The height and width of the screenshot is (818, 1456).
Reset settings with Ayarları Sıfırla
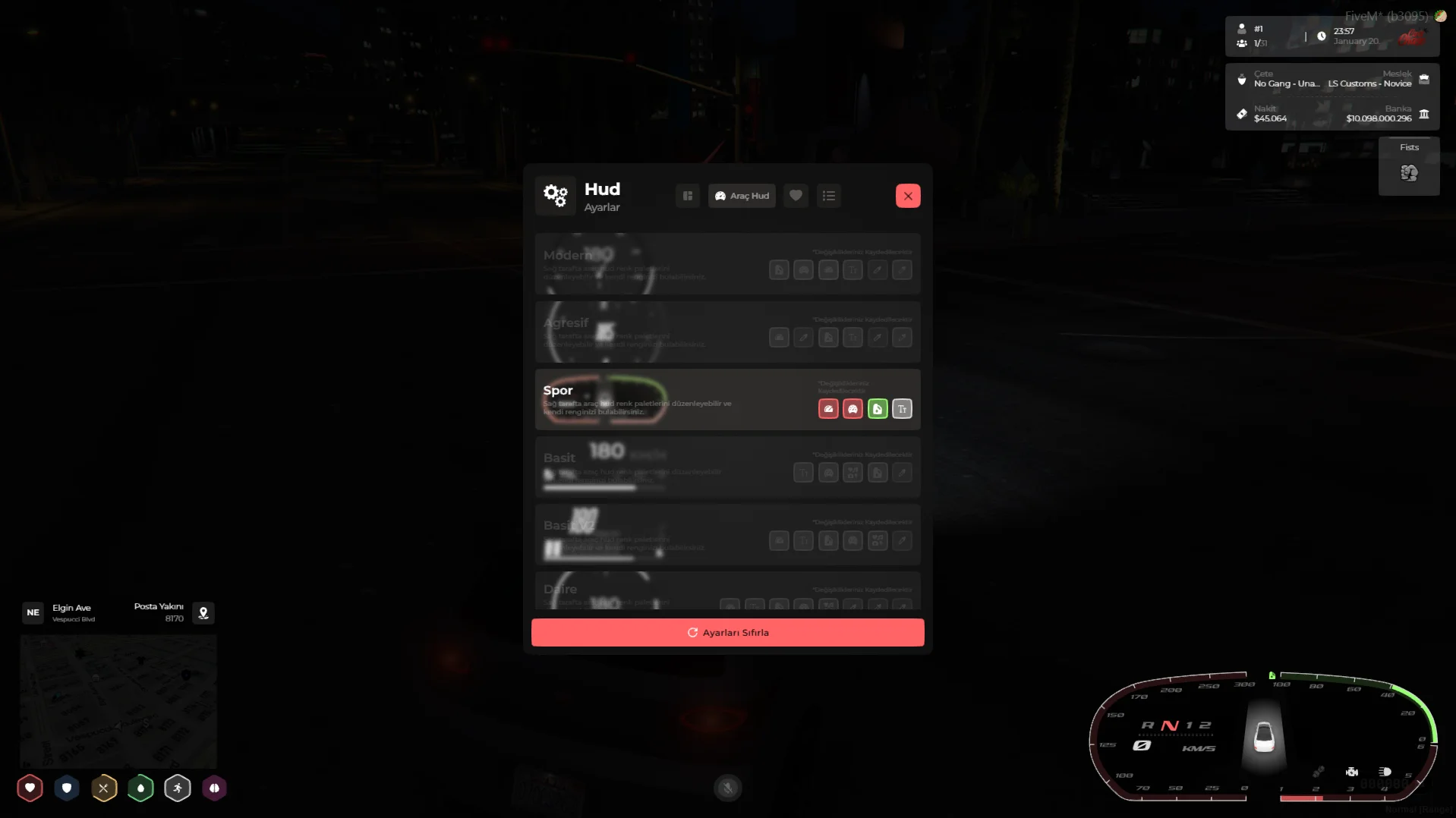727,632
